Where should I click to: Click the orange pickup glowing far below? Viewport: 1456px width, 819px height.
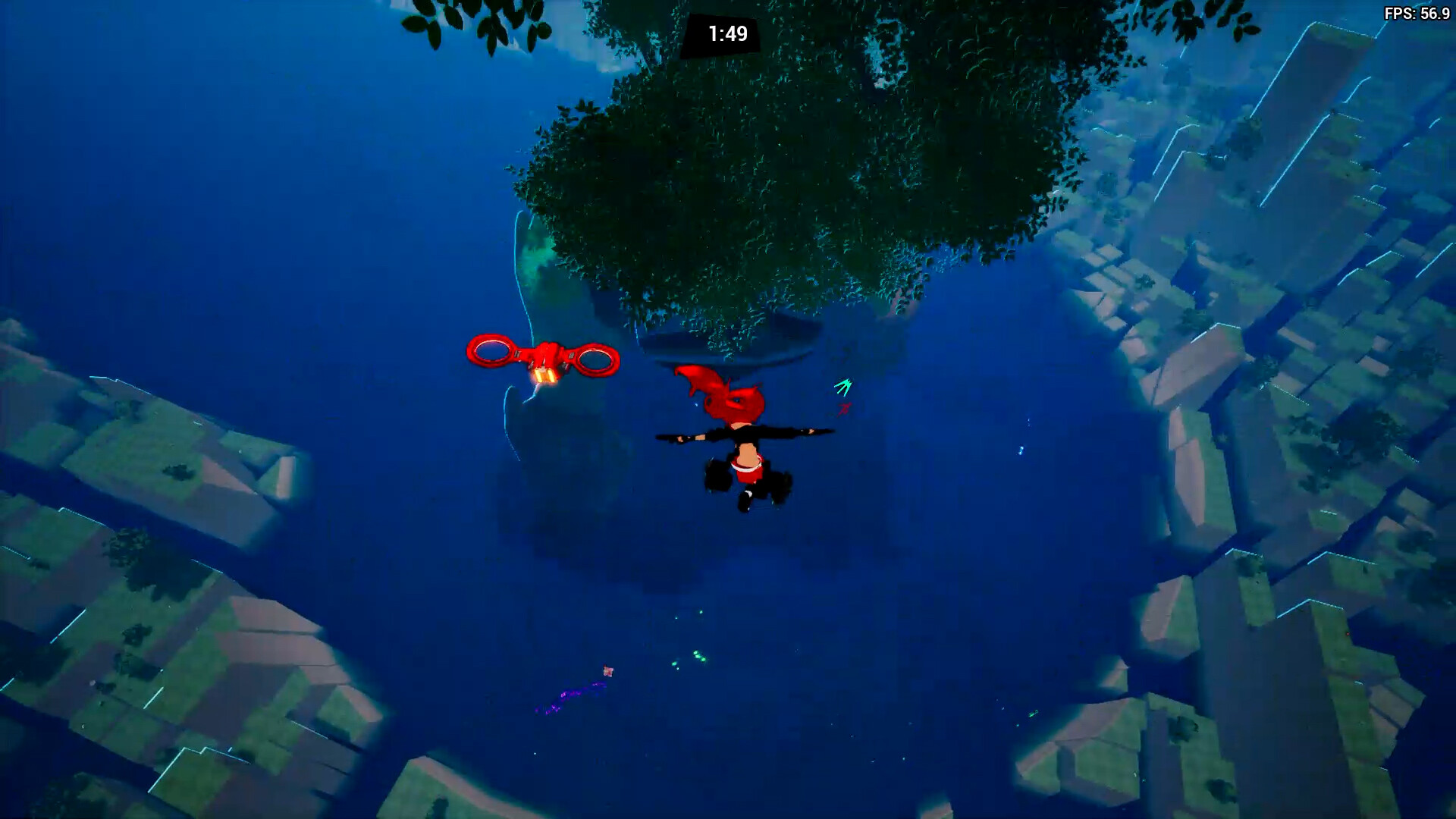coord(608,672)
